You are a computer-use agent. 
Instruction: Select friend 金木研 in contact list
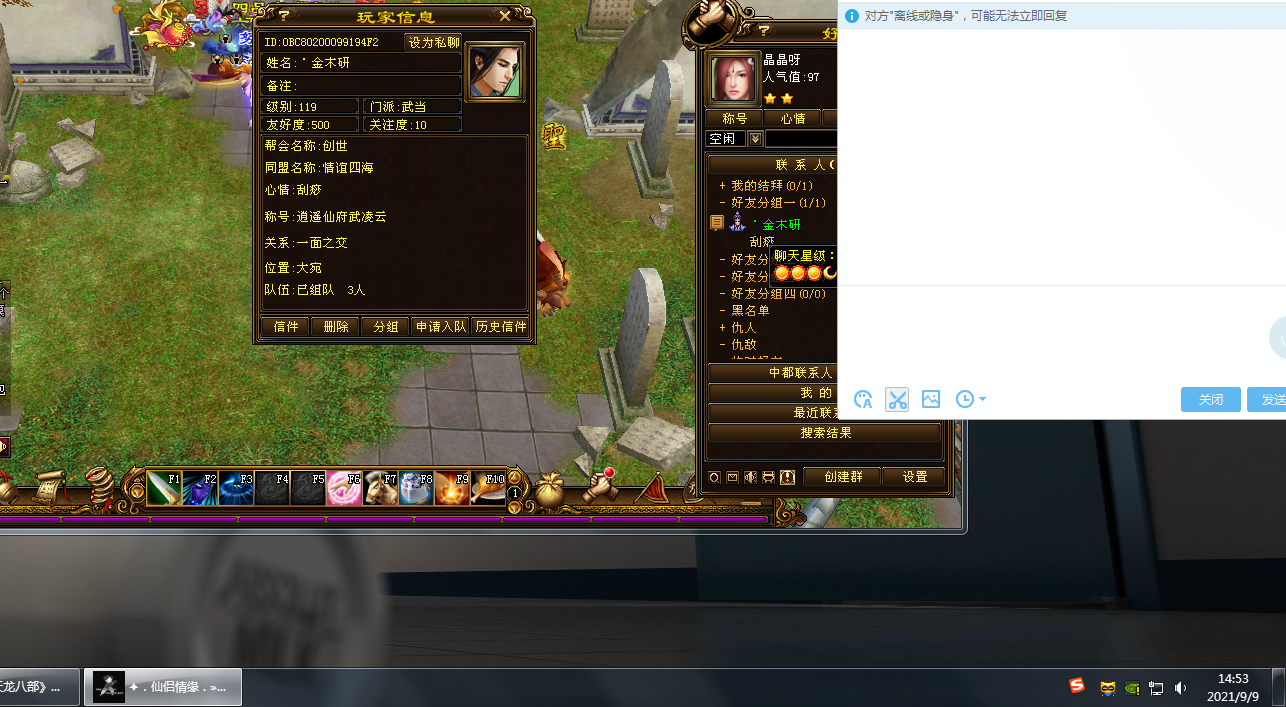[x=781, y=225]
